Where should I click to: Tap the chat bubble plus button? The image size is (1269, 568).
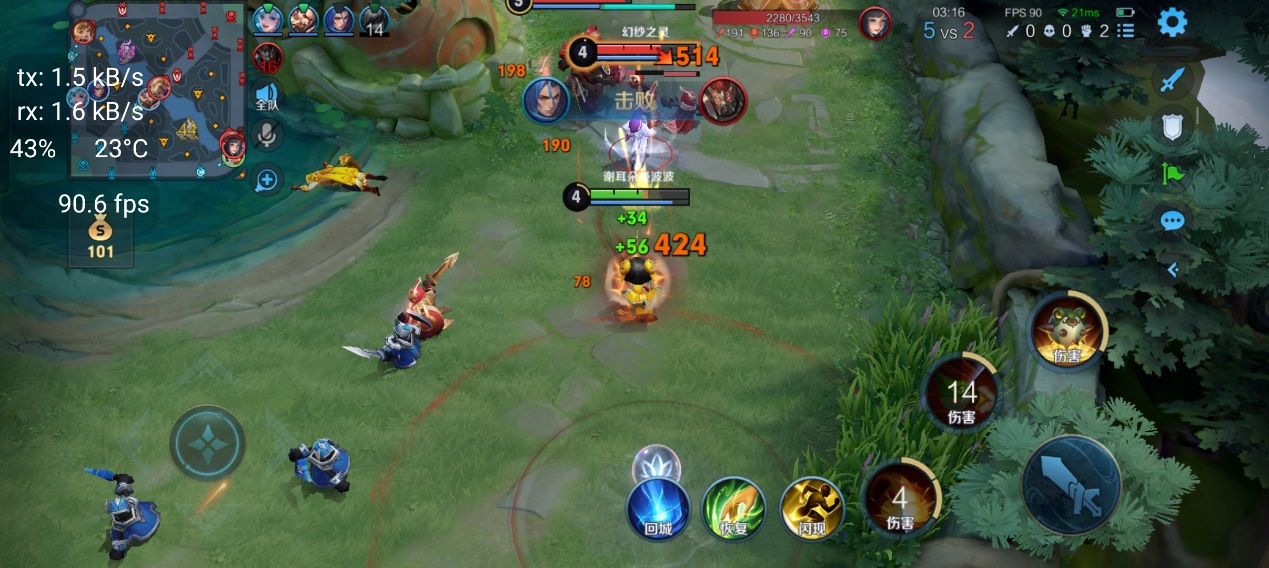[x=267, y=180]
